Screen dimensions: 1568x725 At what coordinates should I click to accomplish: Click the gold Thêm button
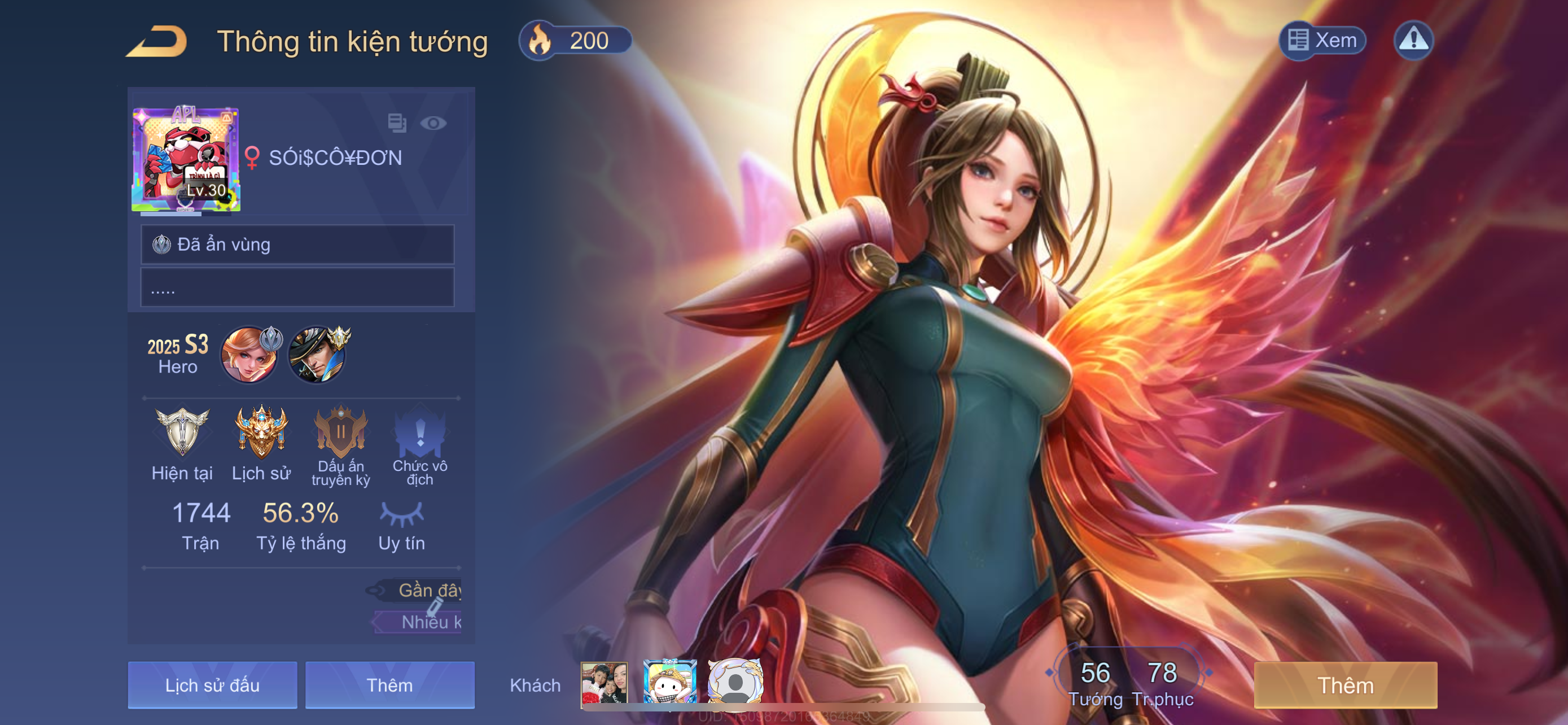pyautogui.click(x=1345, y=685)
